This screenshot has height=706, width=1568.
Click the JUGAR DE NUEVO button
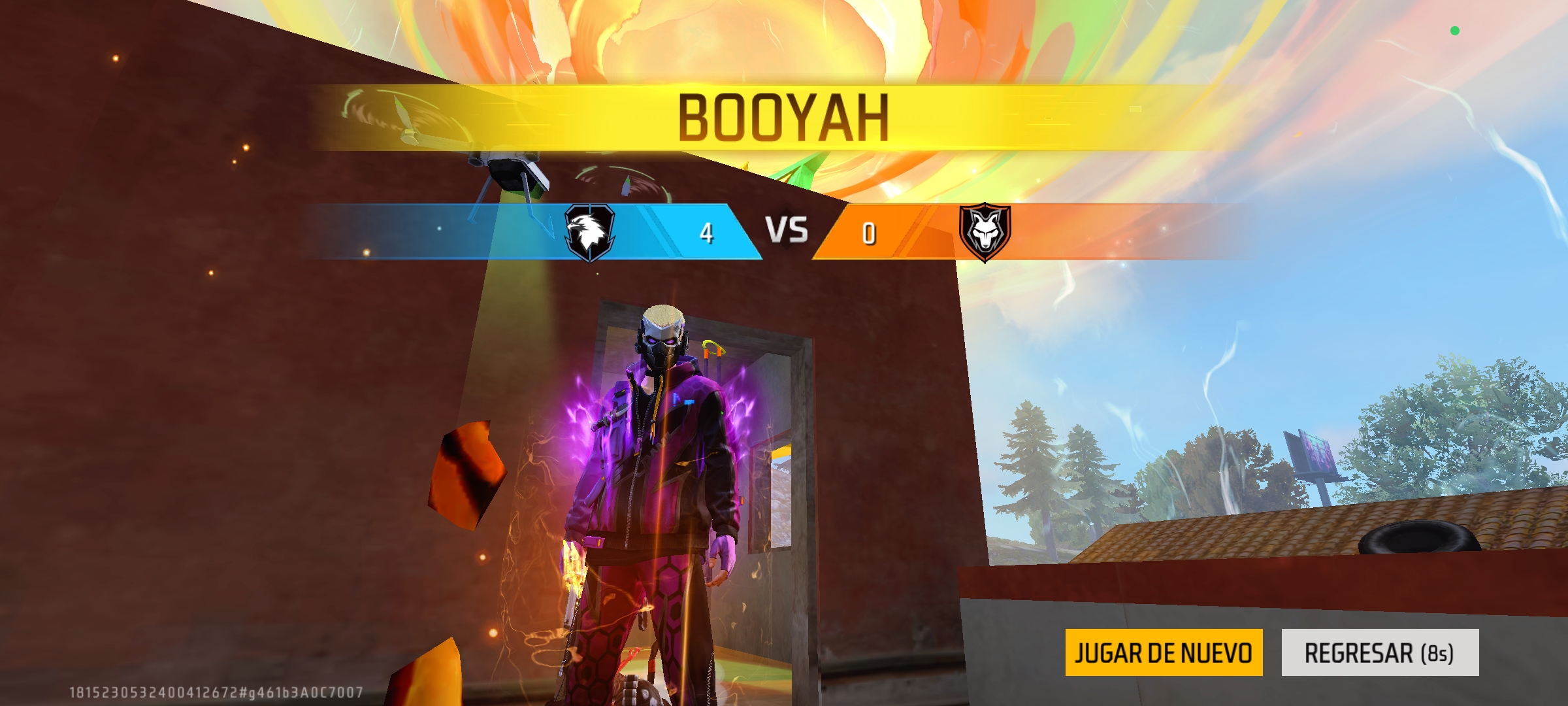1164,652
